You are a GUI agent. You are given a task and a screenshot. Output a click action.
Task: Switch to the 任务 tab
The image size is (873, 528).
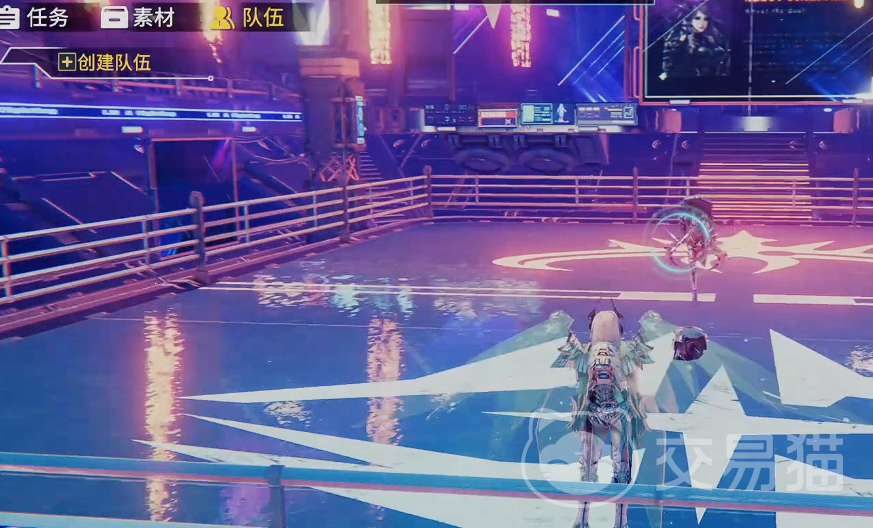pyautogui.click(x=36, y=17)
